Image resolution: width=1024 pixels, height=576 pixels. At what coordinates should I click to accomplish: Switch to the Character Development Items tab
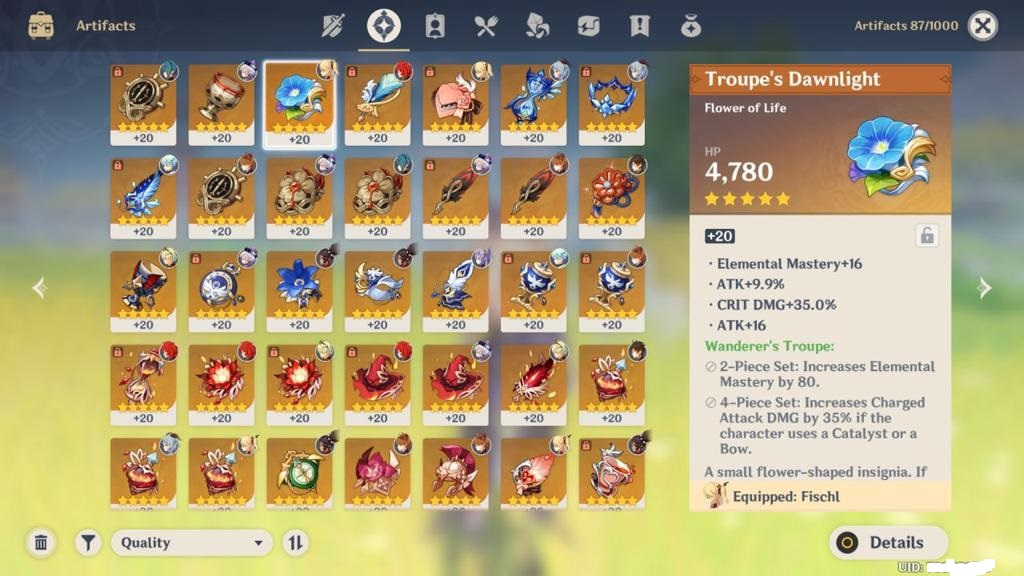pyautogui.click(x=435, y=26)
